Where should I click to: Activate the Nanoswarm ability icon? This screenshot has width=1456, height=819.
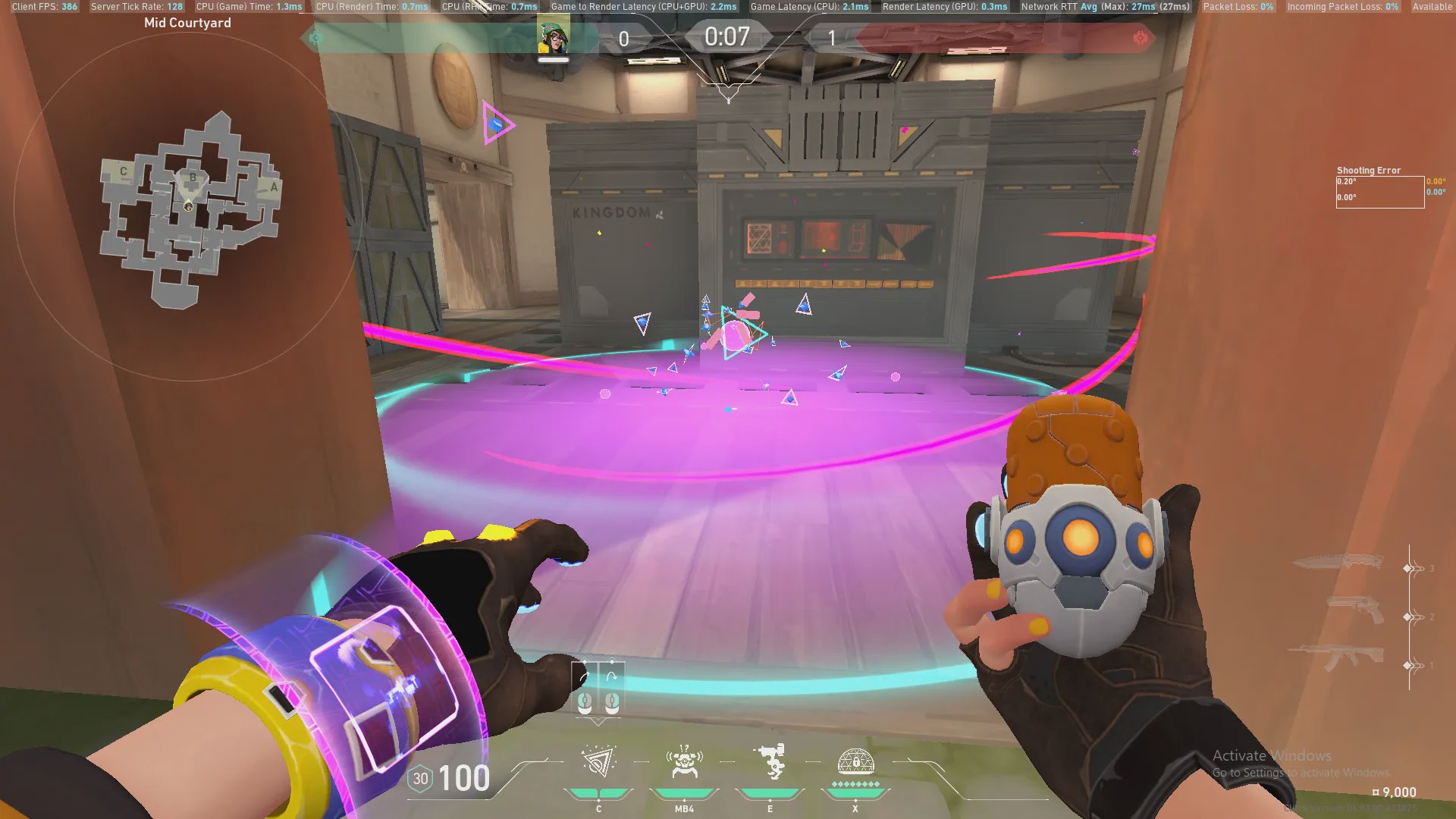(x=598, y=761)
